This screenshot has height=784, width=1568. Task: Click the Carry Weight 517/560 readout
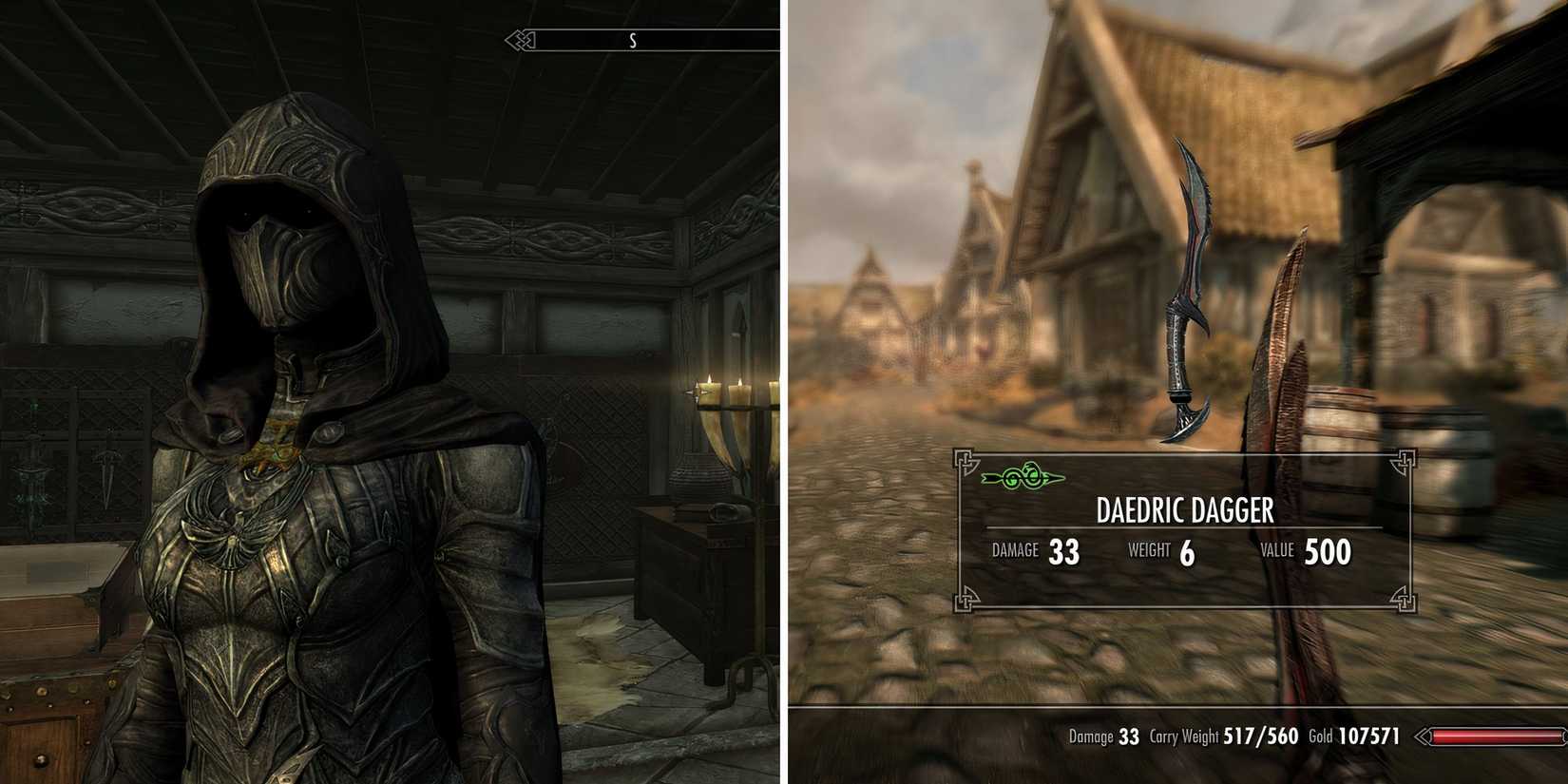click(1221, 736)
